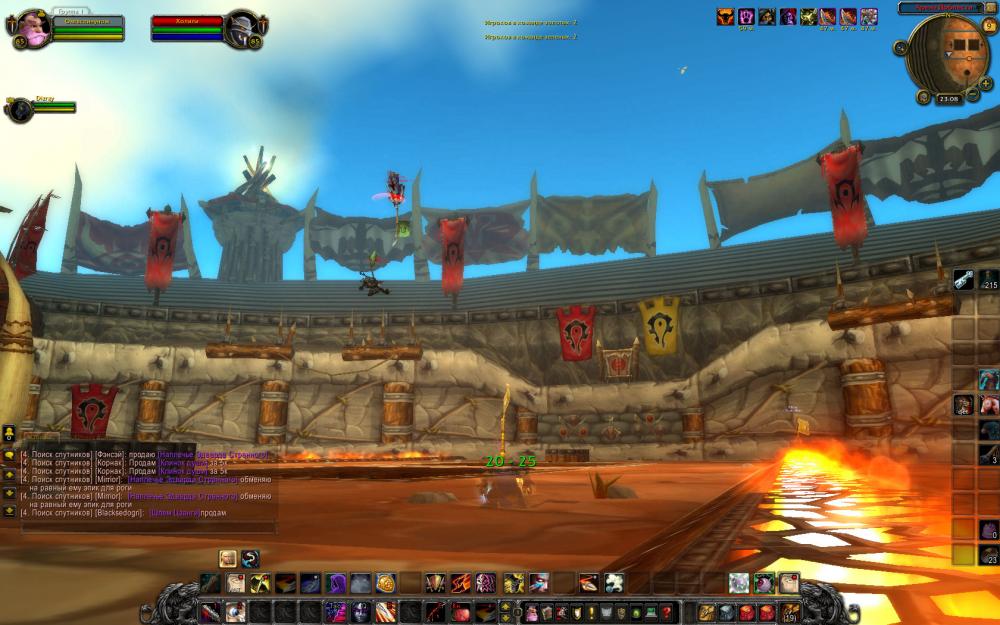The width and height of the screenshot is (1000, 625).
Task: Click the purple glowing hand buff icon
Action: coord(746,16)
